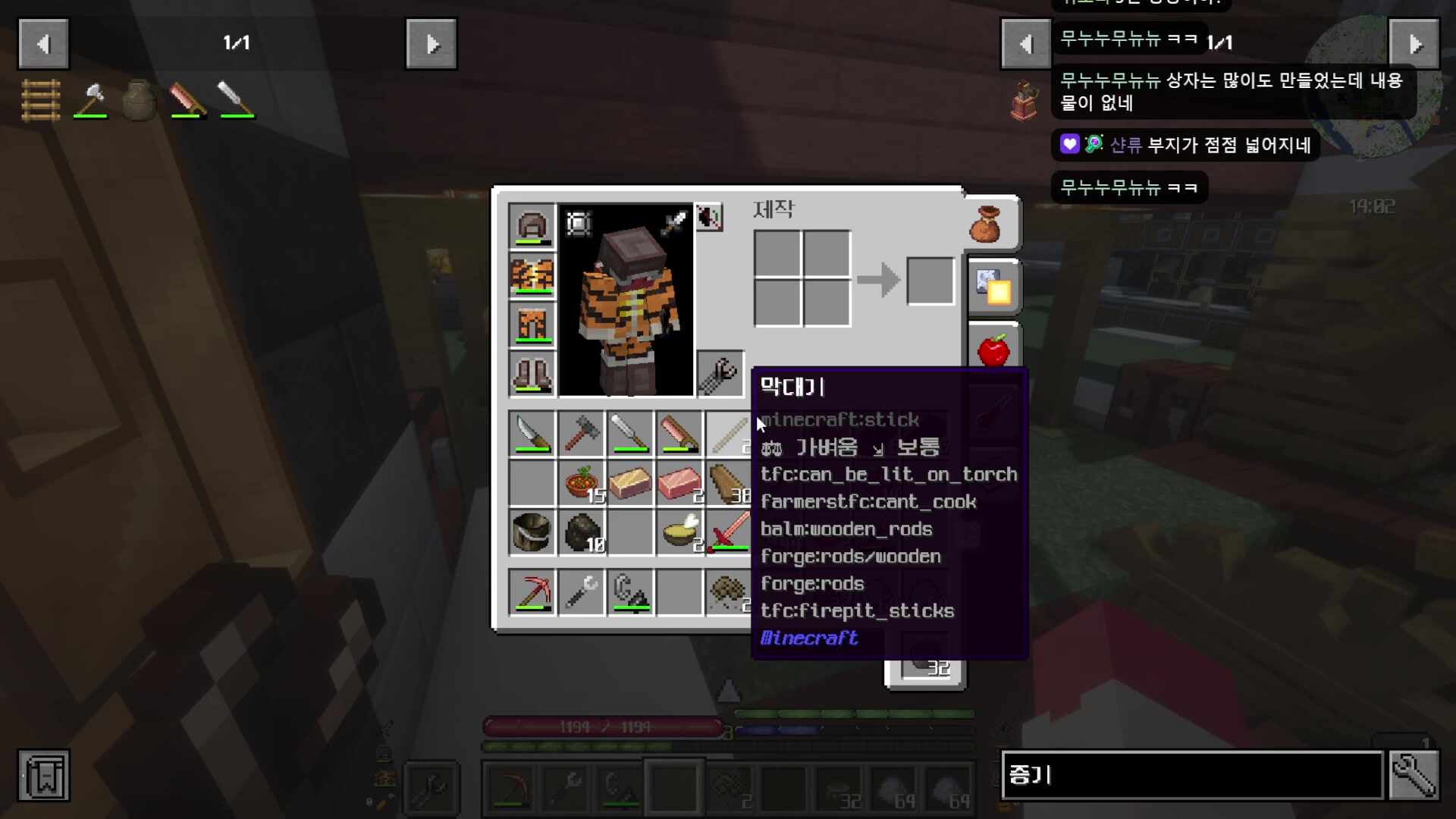Viewport: 1456px width, 819px height.
Task: Click the ladder bookmark icon
Action: (41, 100)
